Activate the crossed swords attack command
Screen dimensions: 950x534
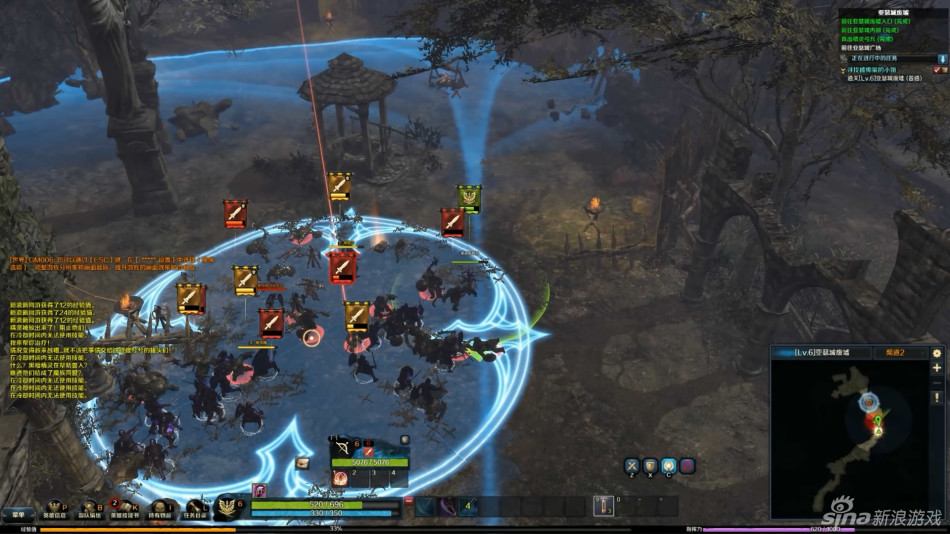pyautogui.click(x=632, y=465)
